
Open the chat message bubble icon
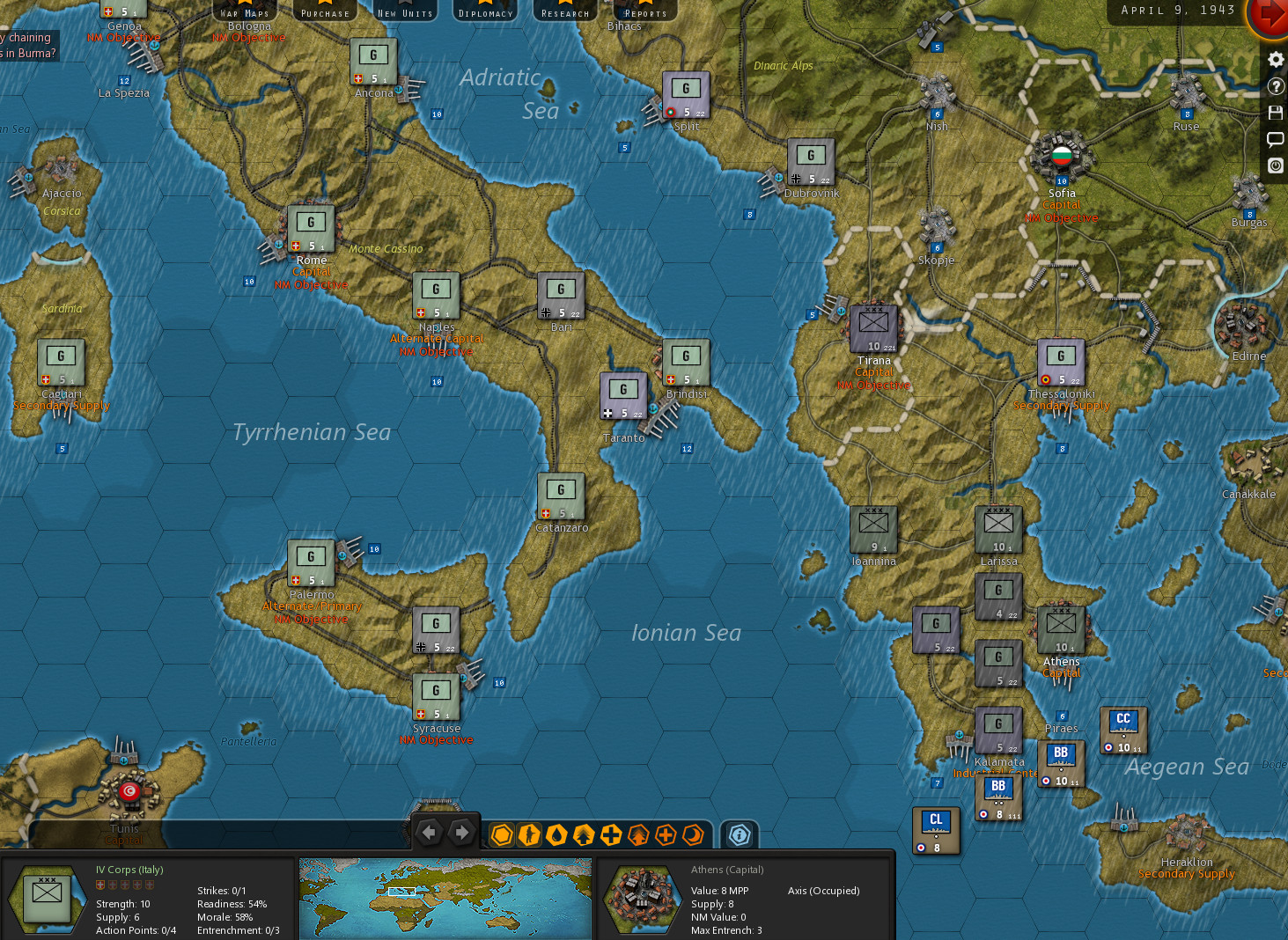pyautogui.click(x=1275, y=138)
